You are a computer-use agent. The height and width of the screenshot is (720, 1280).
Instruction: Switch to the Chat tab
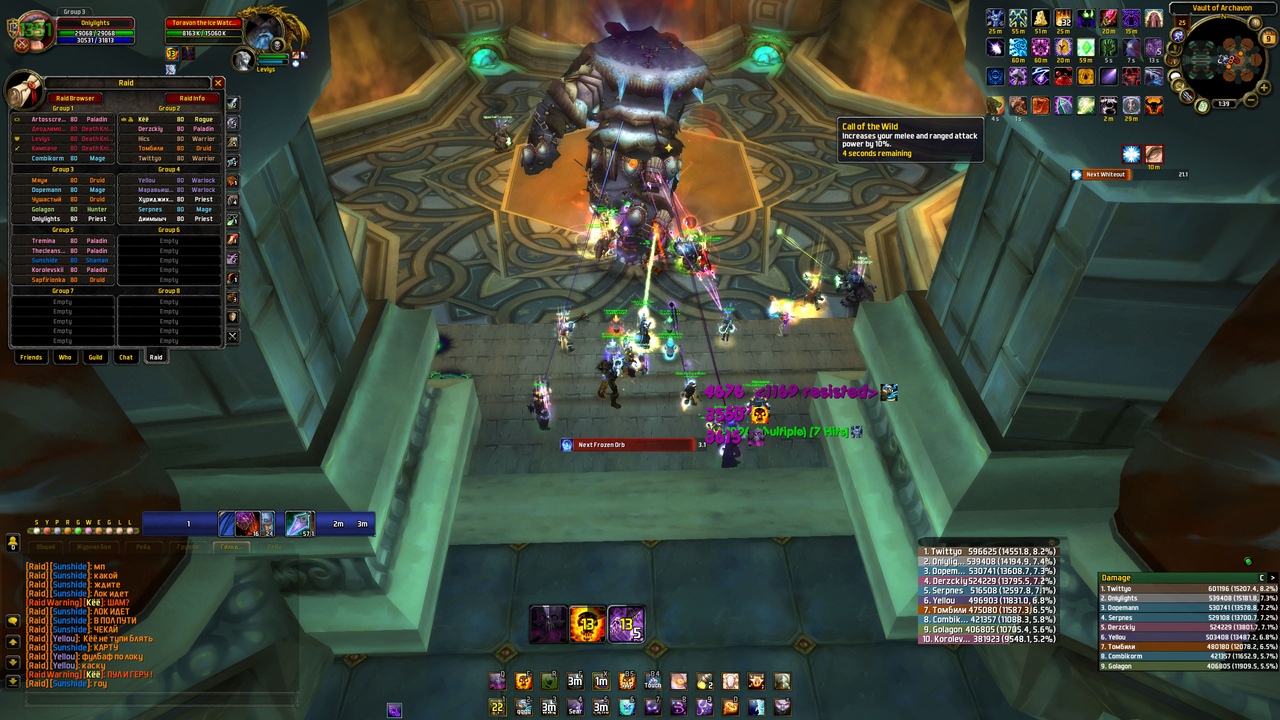[x=126, y=357]
